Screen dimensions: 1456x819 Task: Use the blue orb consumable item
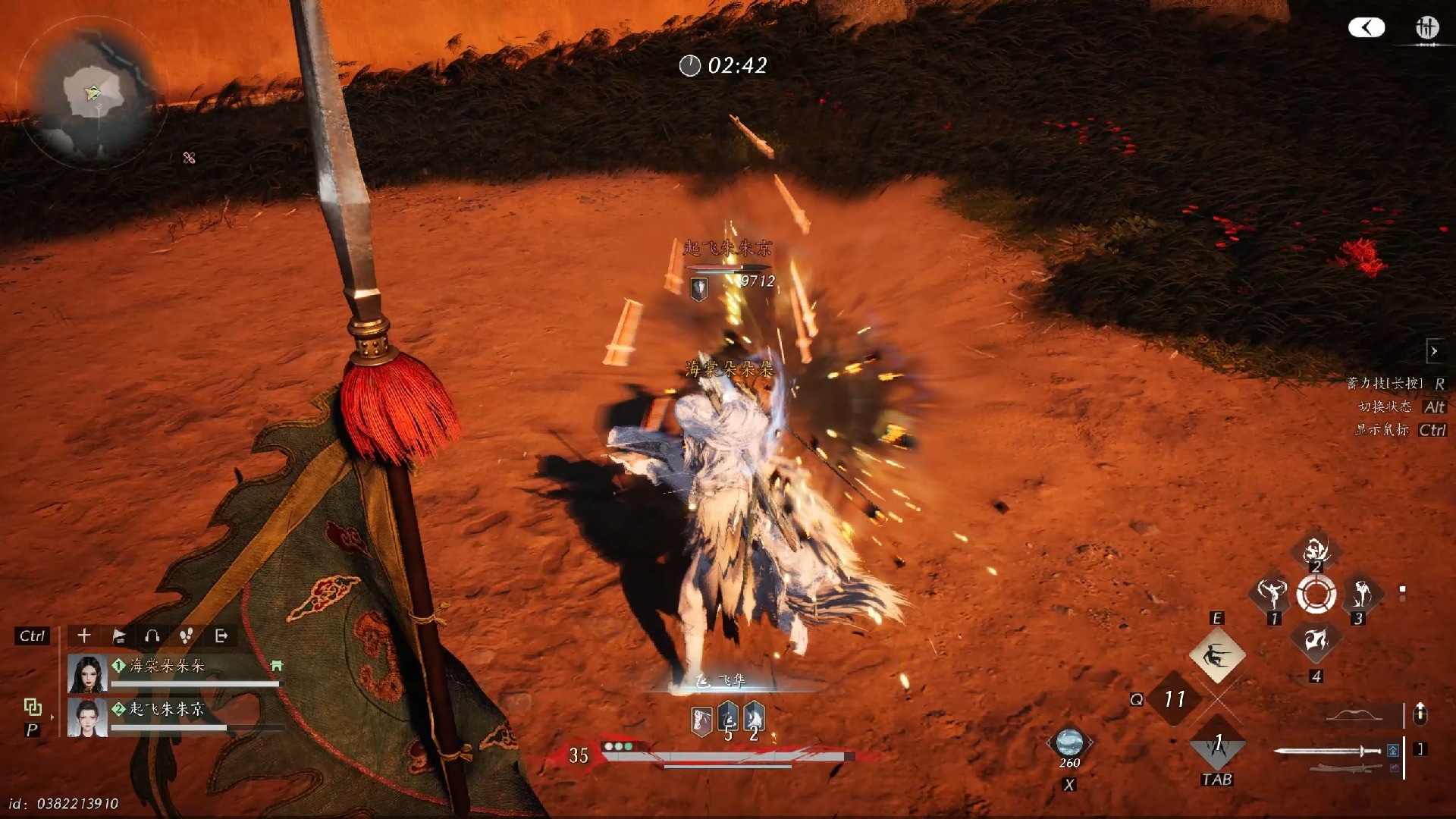pos(1069,742)
